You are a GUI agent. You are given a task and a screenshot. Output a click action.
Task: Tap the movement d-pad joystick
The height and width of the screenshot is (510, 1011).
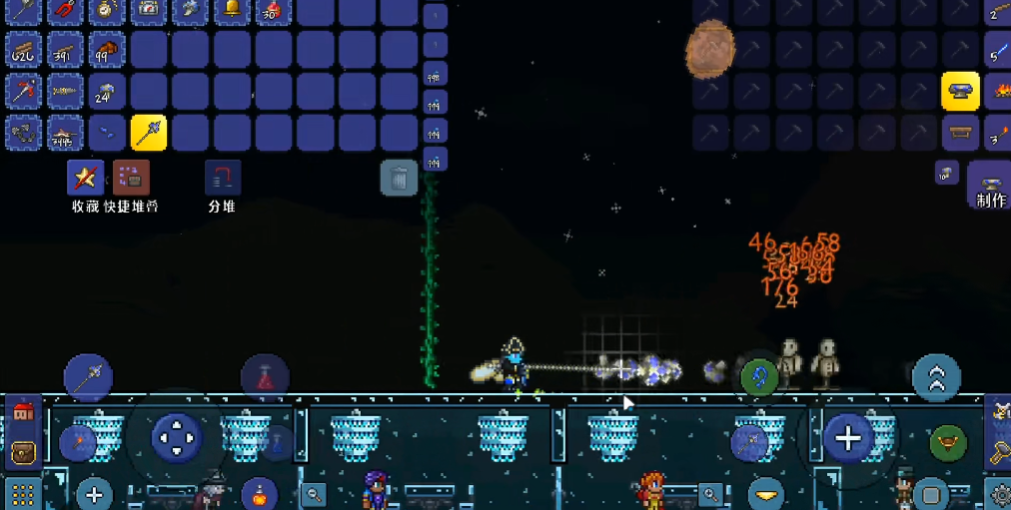click(177, 437)
